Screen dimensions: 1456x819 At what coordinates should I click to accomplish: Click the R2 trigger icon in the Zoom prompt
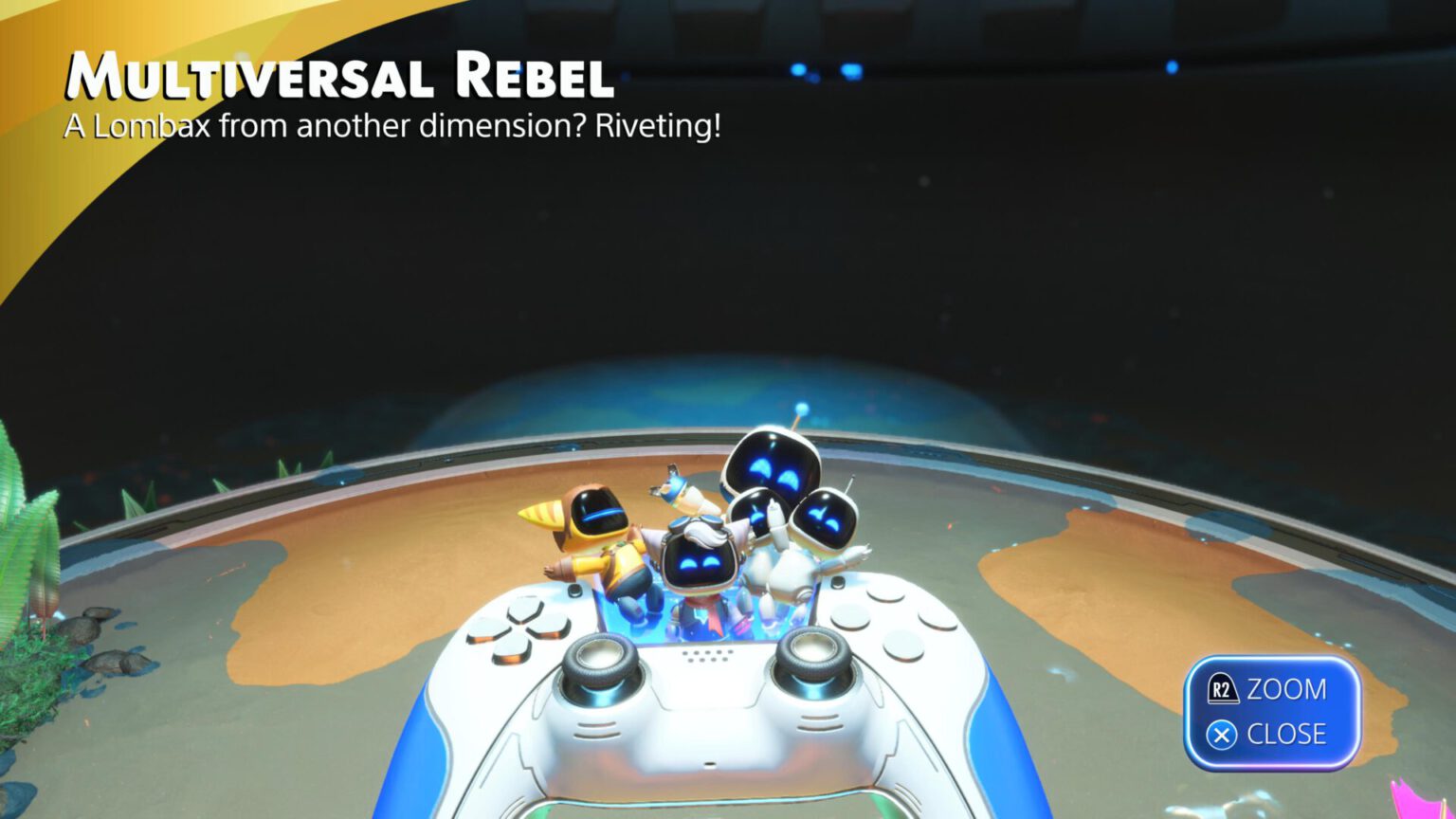coord(1224,689)
